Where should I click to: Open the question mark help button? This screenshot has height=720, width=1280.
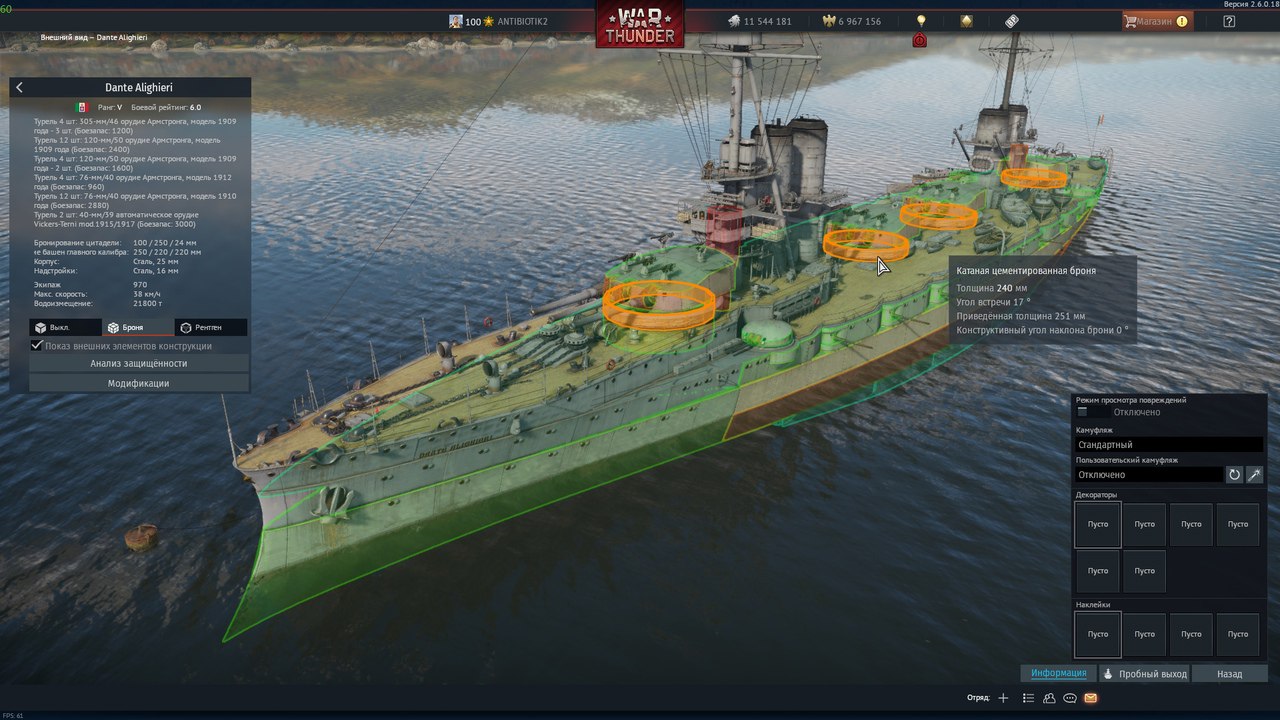1229,21
